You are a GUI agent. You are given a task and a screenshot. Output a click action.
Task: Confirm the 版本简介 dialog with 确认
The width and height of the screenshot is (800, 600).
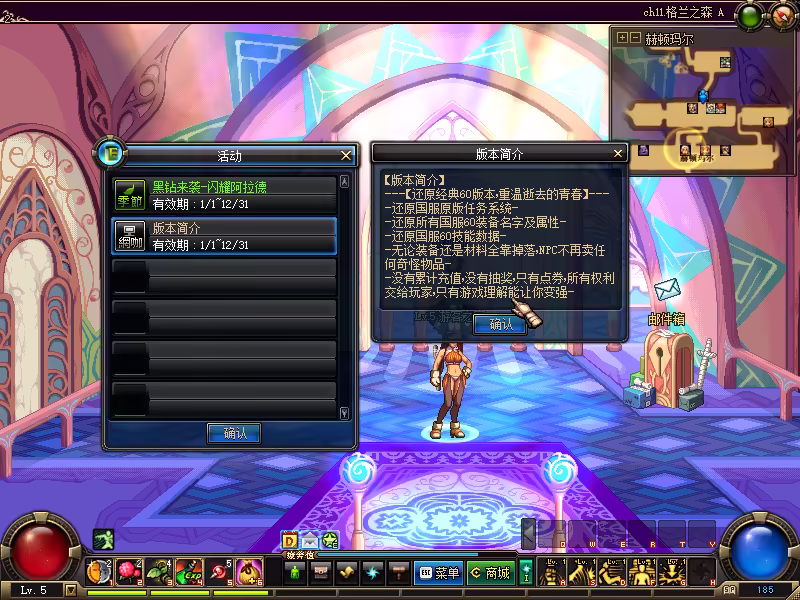[500, 324]
